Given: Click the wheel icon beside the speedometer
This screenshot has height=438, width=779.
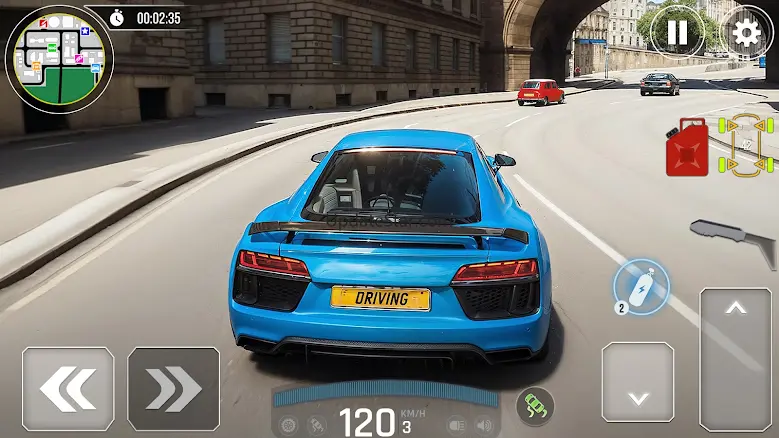Looking at the screenshot, I should tap(288, 424).
